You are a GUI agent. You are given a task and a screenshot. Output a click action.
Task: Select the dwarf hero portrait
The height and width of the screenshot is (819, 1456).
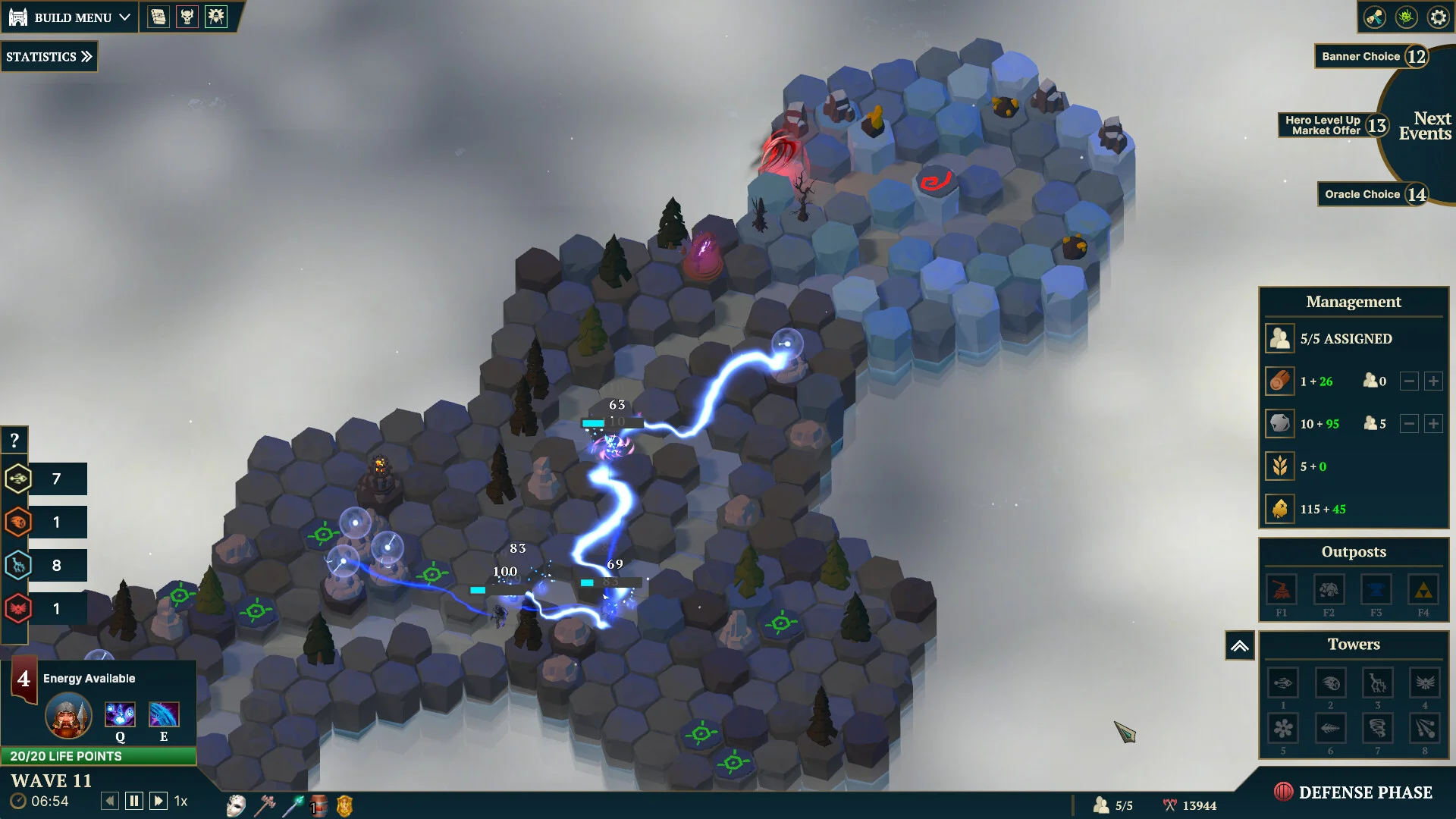click(x=68, y=716)
